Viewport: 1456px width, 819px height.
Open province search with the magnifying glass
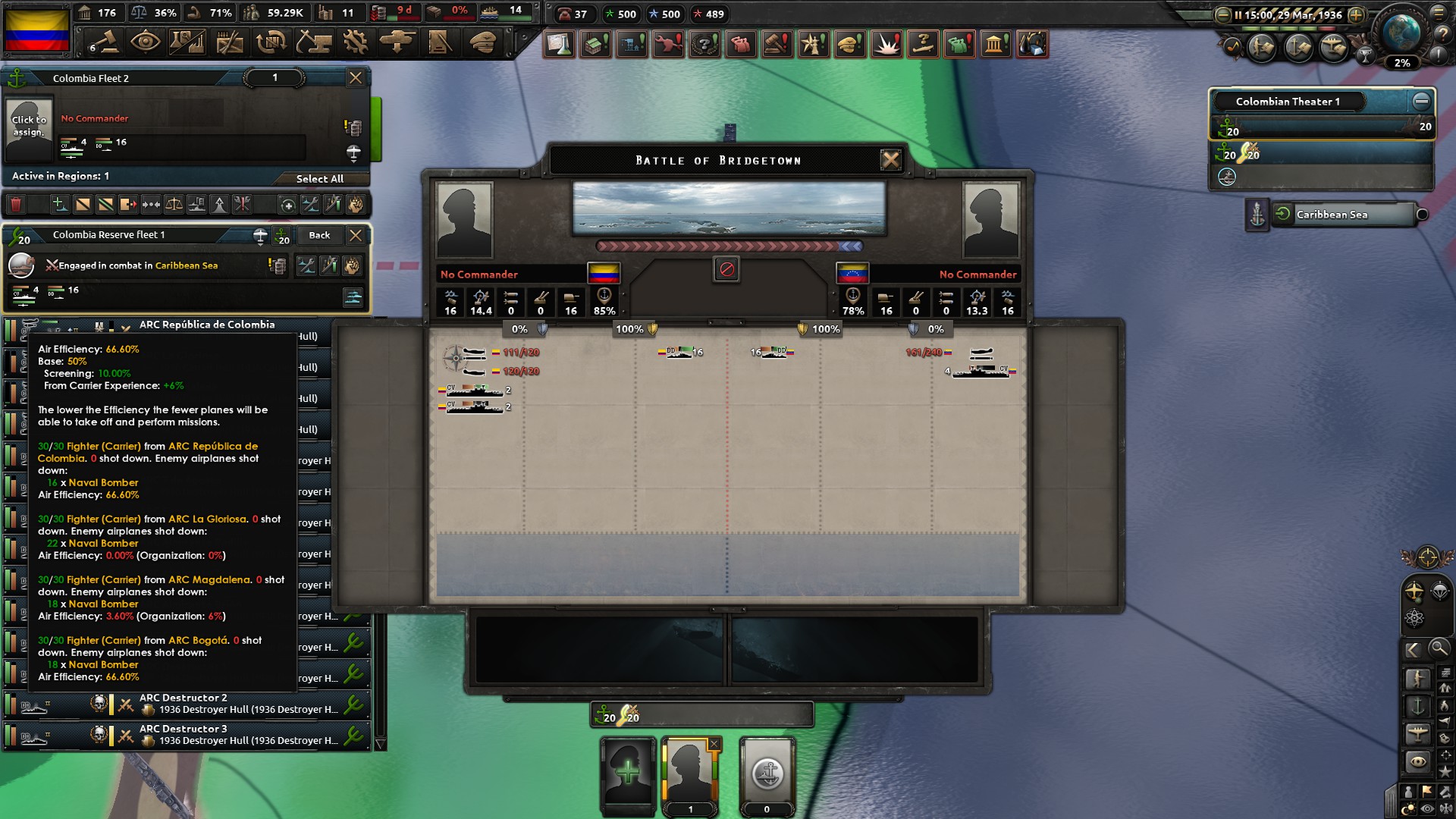coord(1439,648)
